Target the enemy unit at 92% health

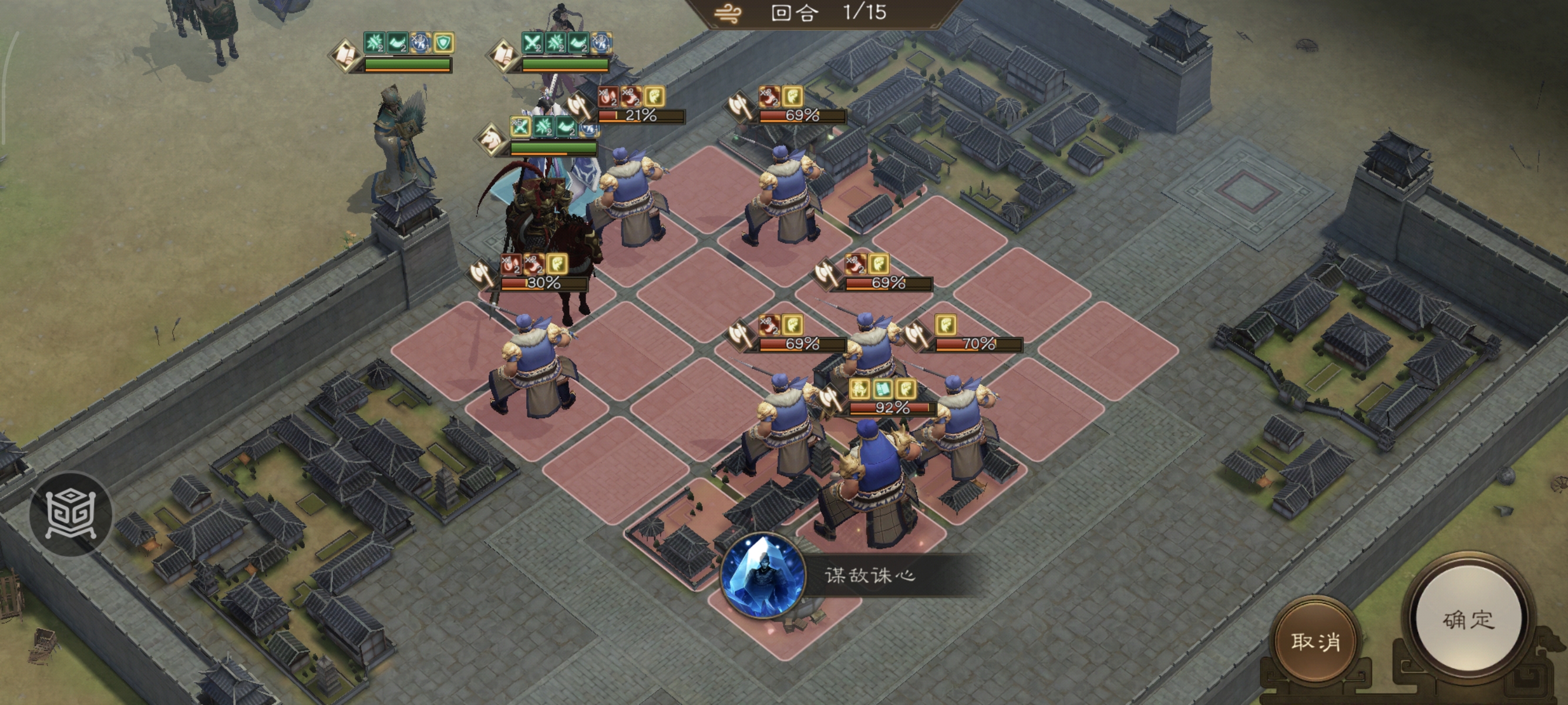873,481
